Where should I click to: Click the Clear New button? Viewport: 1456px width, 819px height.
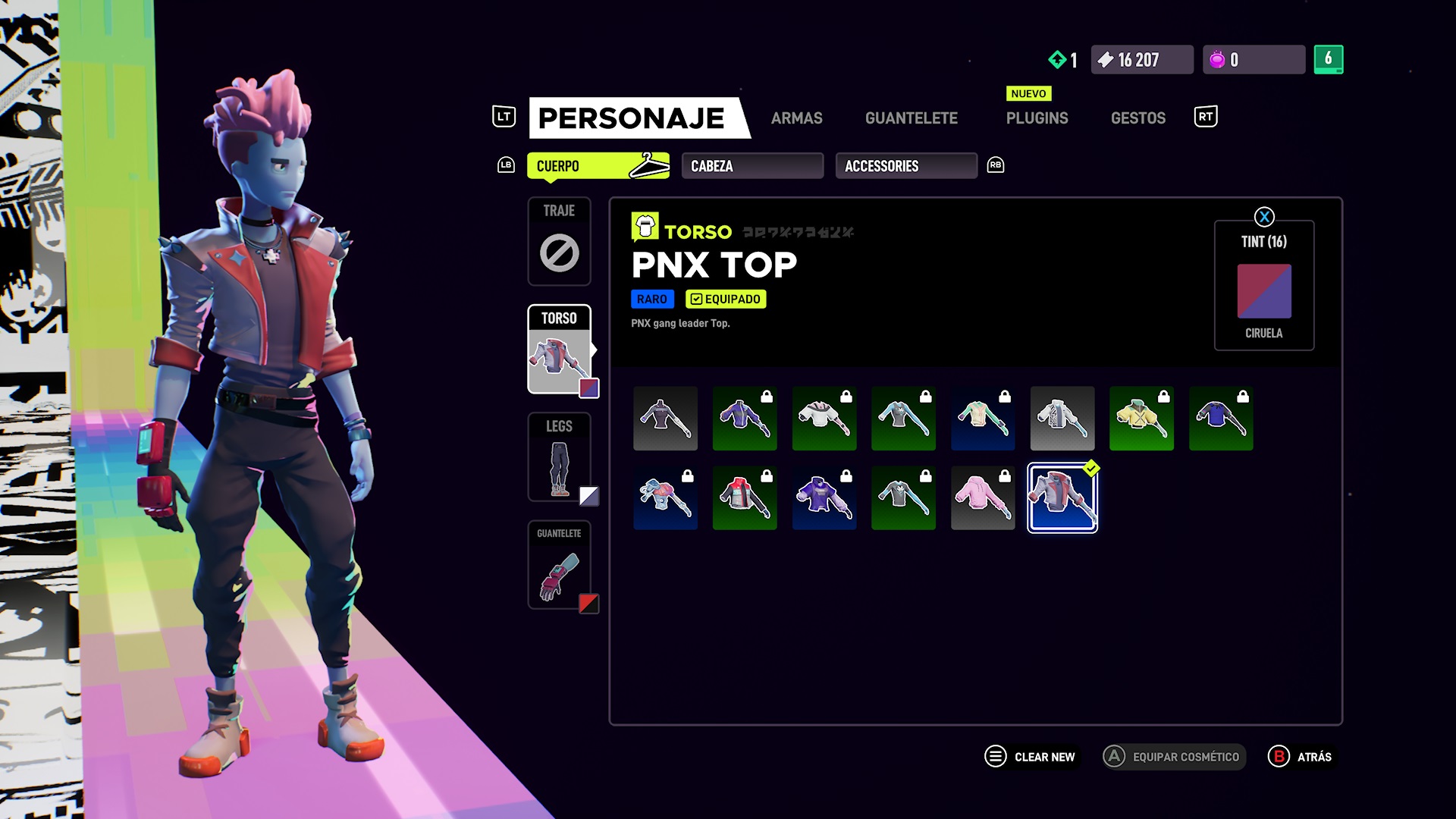[1030, 757]
